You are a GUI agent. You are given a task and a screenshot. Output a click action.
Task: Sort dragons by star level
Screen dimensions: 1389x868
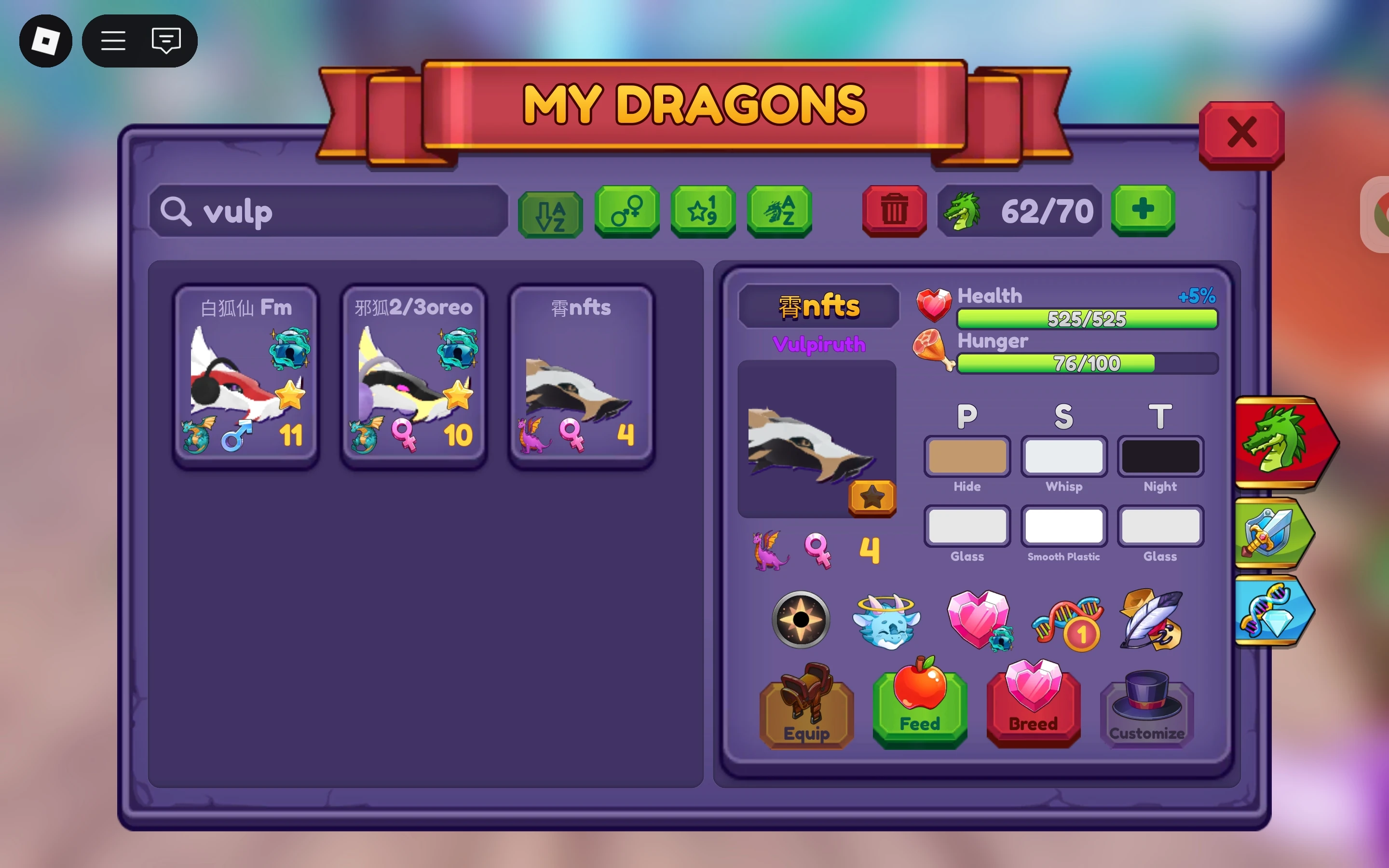click(x=703, y=212)
